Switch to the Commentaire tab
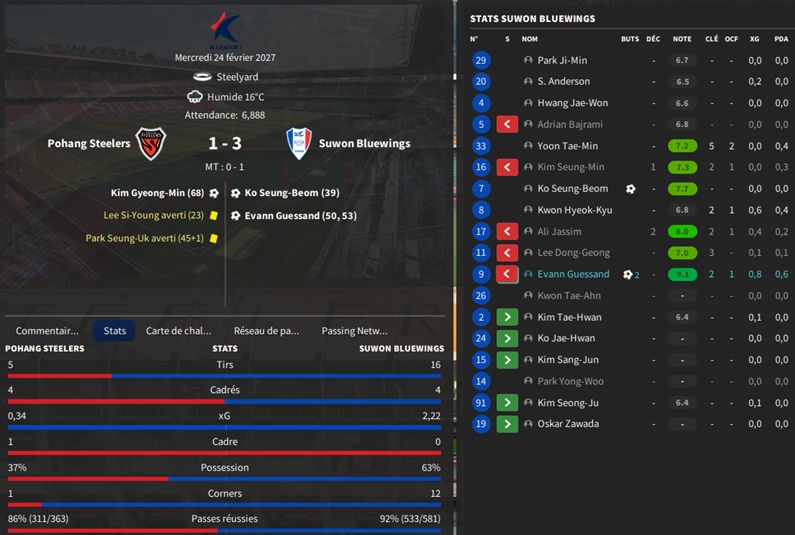The image size is (795, 535). 47,330
